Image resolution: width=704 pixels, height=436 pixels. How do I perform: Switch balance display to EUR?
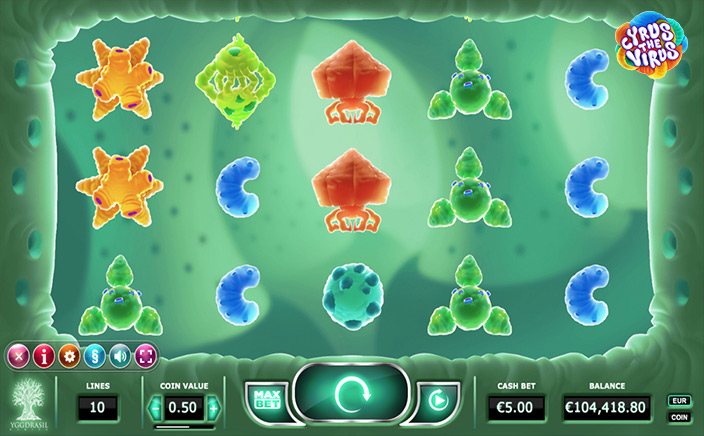(679, 400)
